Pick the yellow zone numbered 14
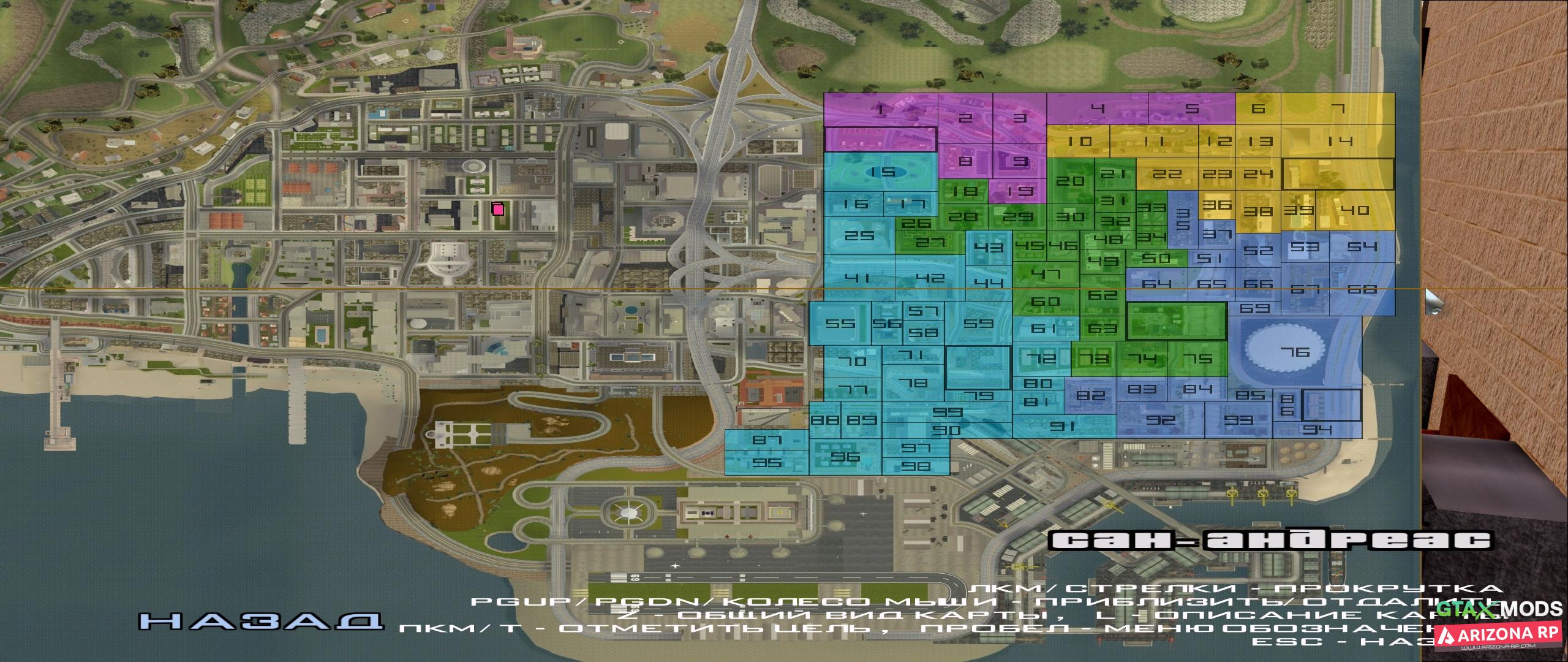The width and height of the screenshot is (1568, 662). pyautogui.click(x=1340, y=141)
